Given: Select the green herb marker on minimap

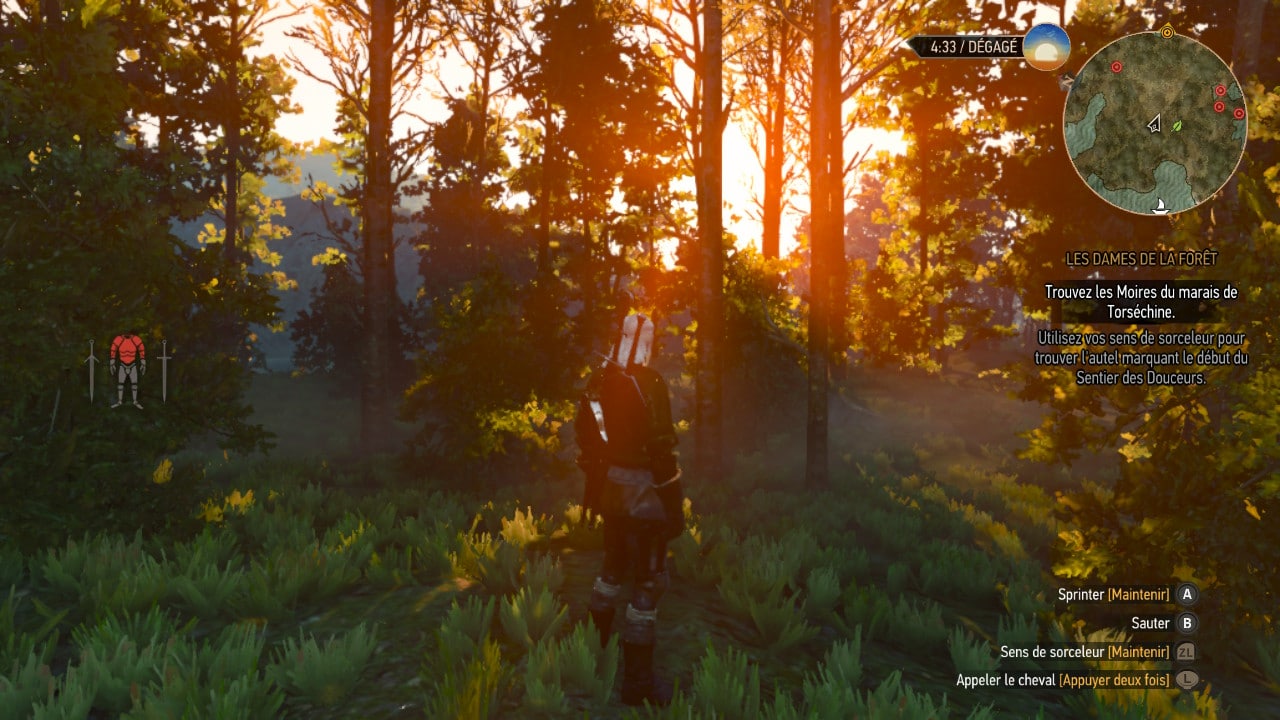Looking at the screenshot, I should tap(1177, 126).
